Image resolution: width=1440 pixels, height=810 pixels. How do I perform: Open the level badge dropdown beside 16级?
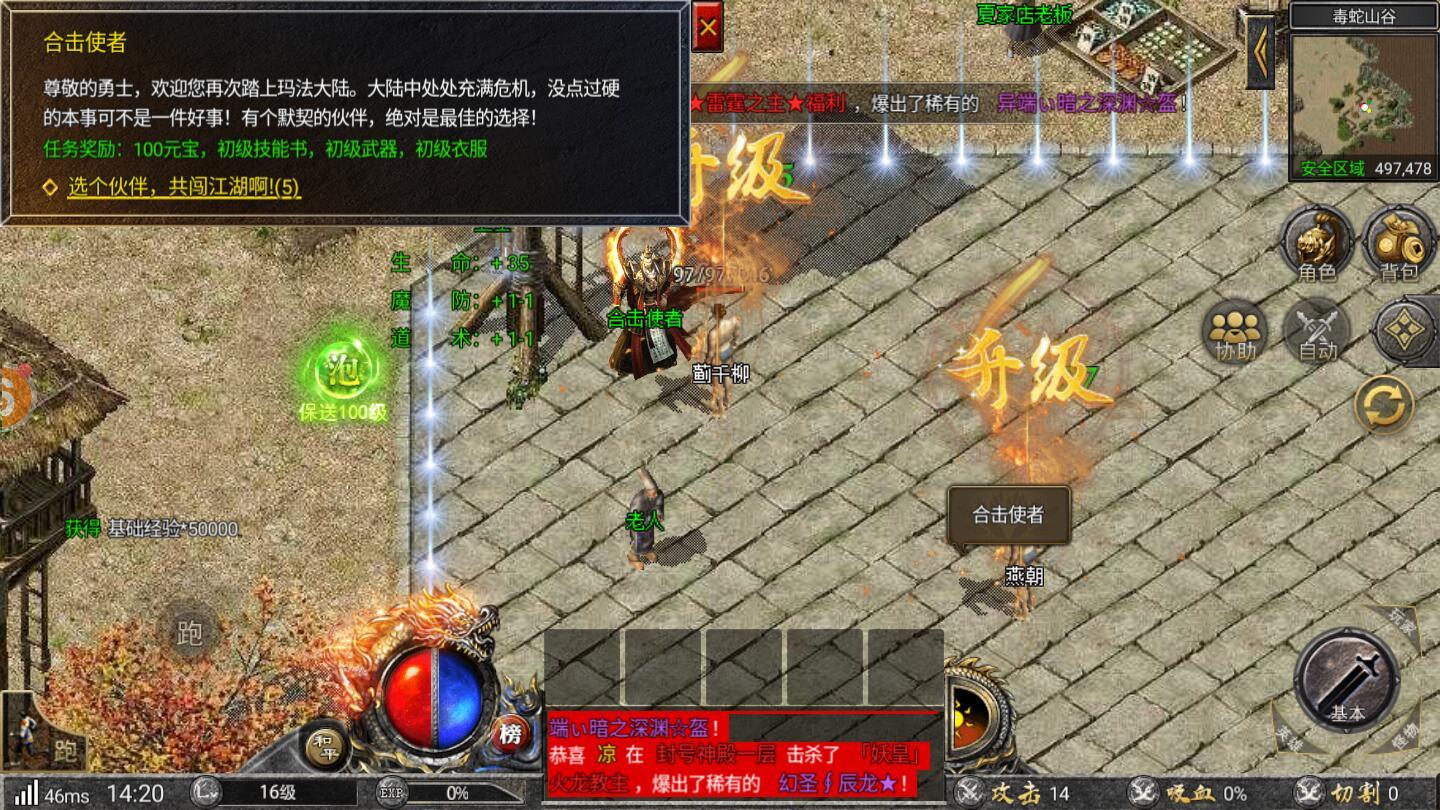(x=205, y=791)
